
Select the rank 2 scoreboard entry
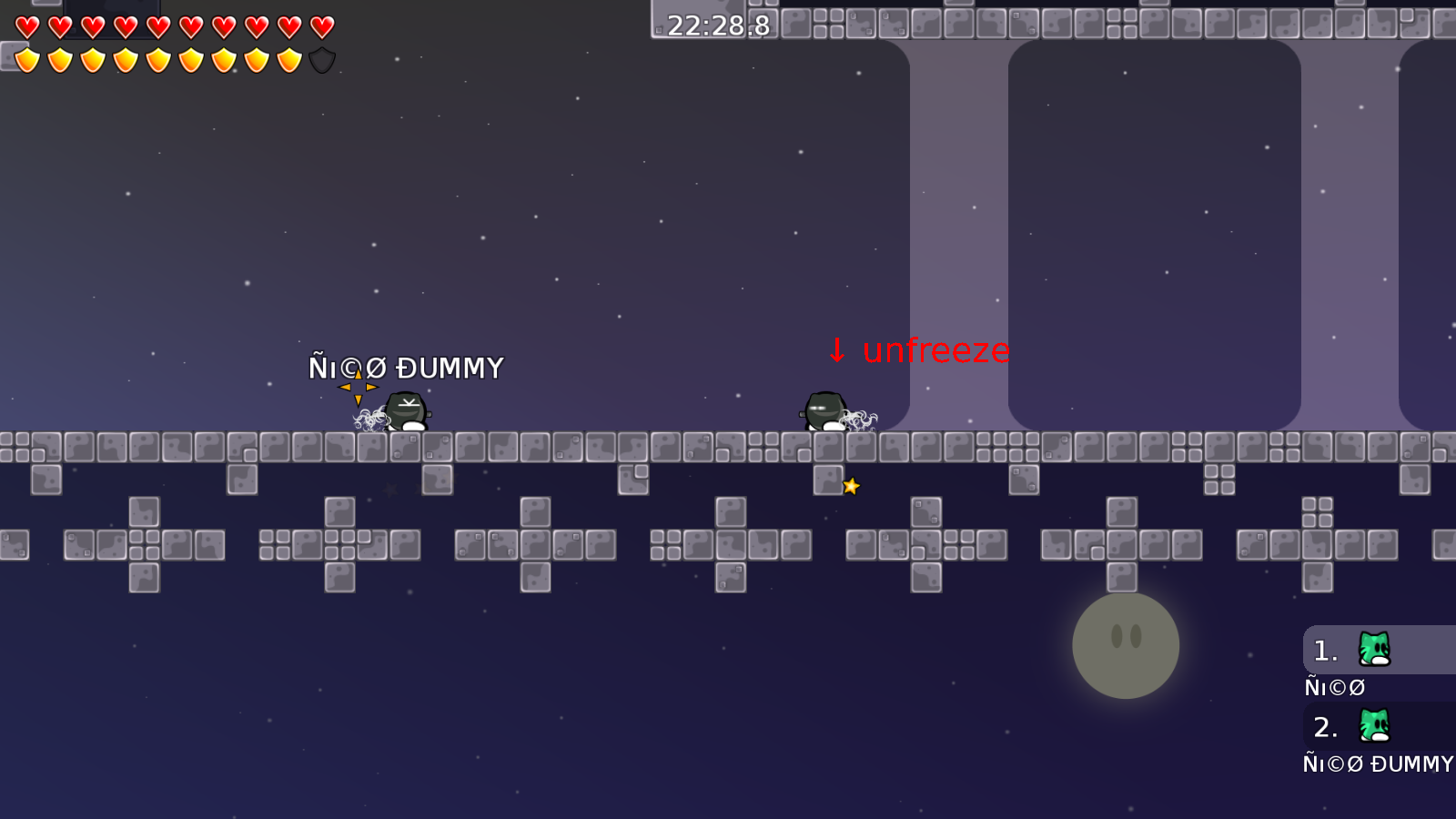coord(1356,726)
